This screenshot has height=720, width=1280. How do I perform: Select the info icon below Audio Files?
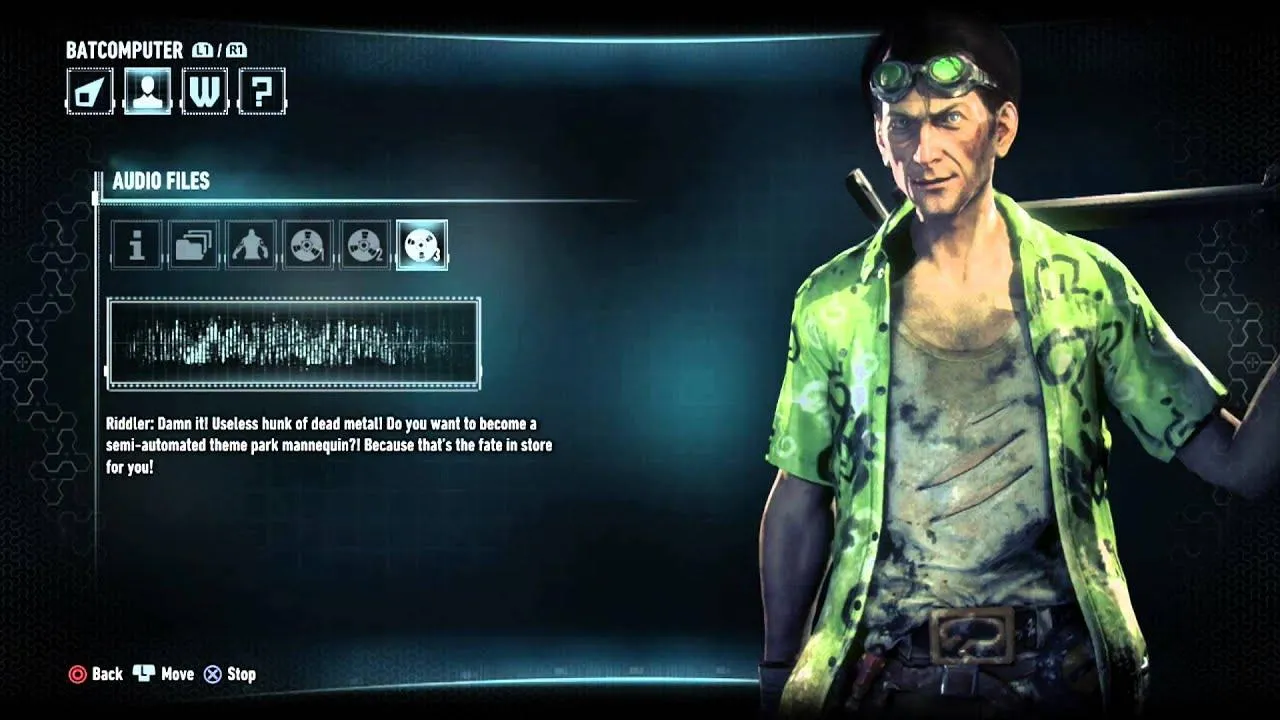[137, 246]
